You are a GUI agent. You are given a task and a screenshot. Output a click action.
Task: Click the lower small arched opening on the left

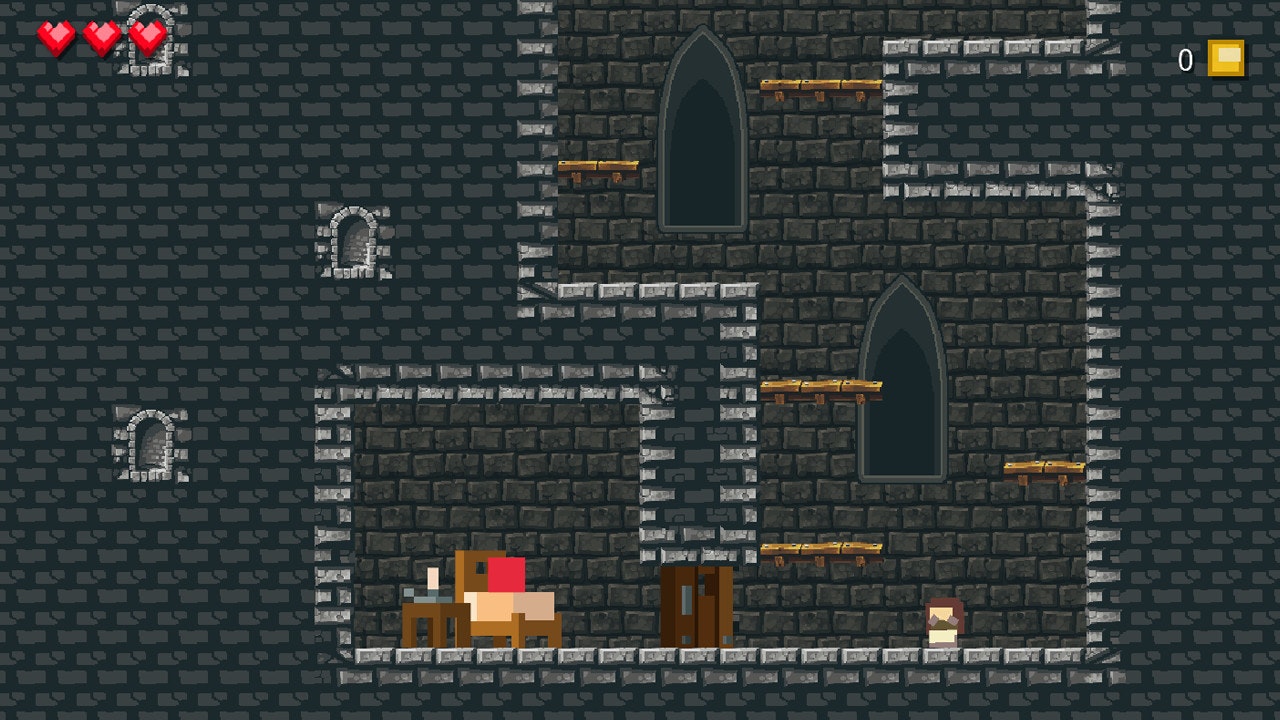click(150, 445)
